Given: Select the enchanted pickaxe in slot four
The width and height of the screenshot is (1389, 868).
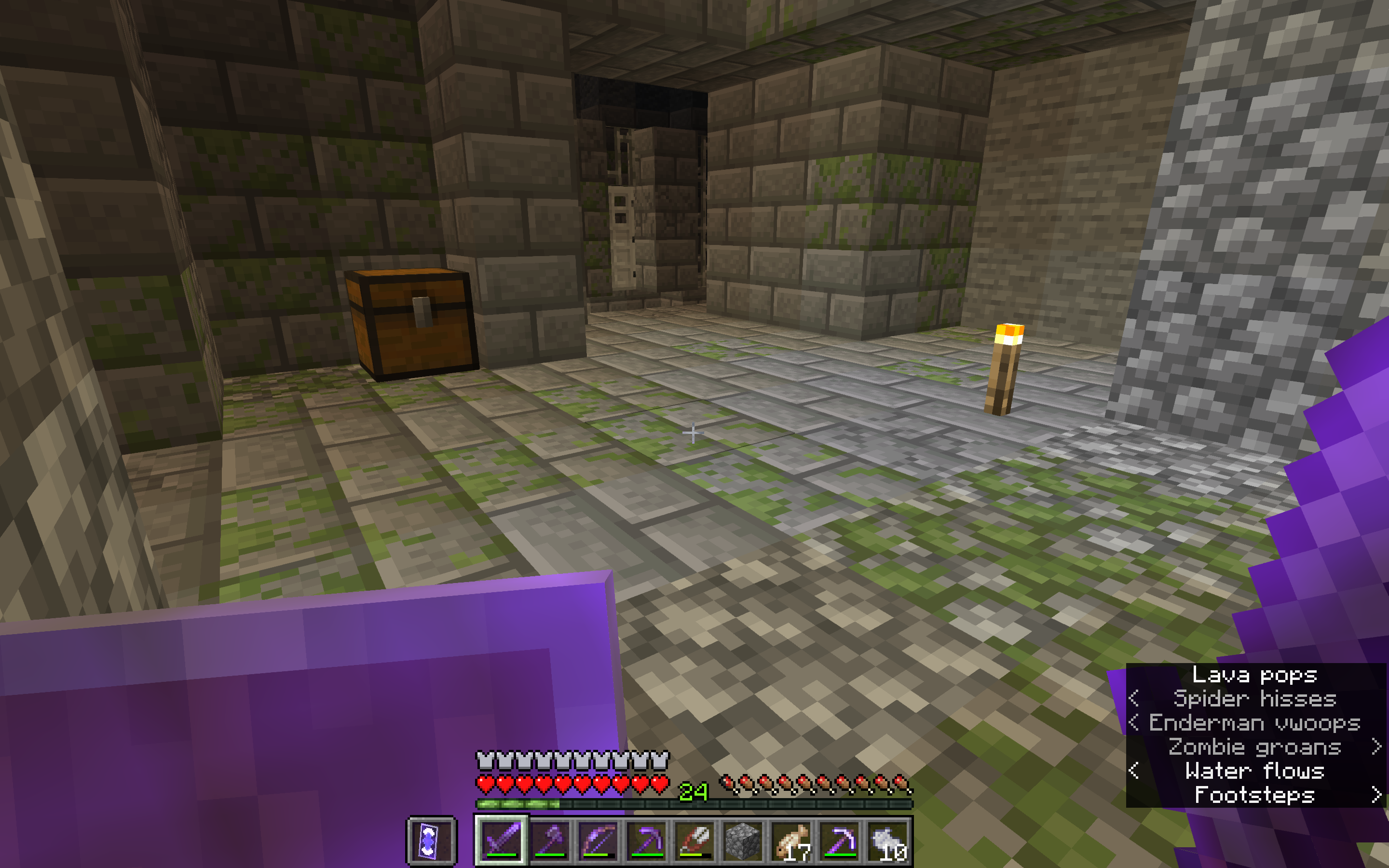Looking at the screenshot, I should click(649, 842).
